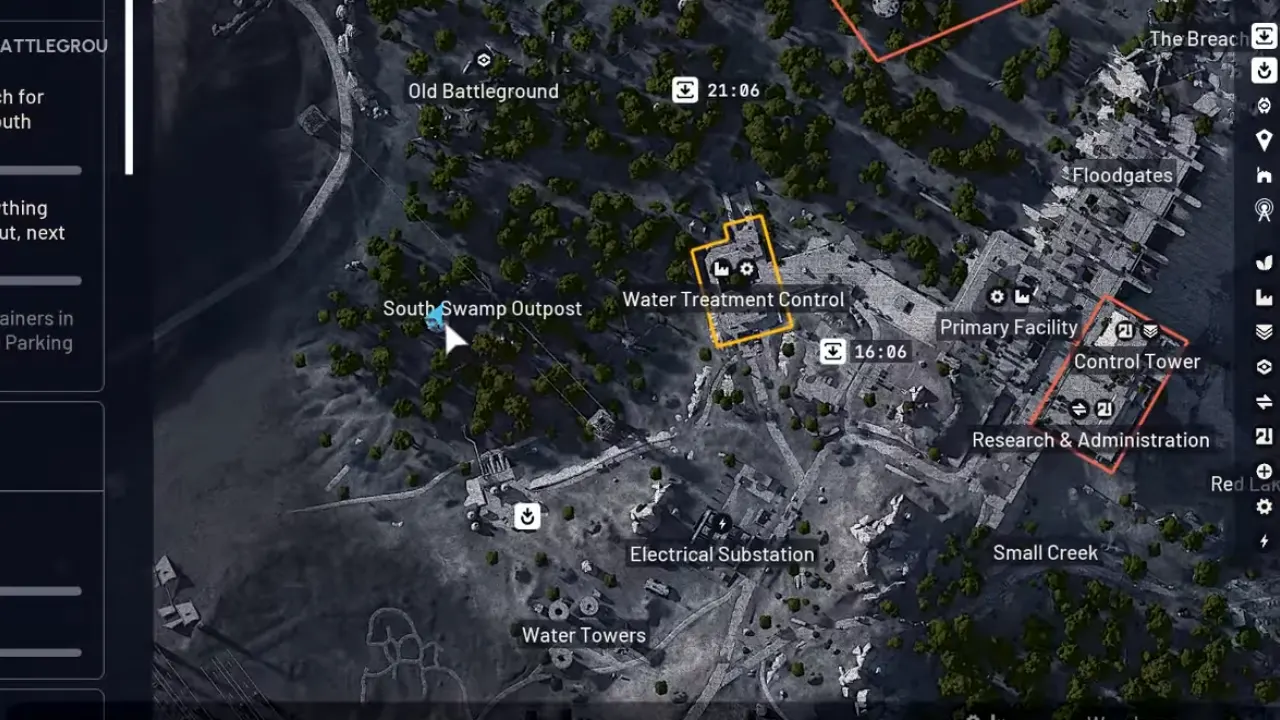Click the bar-chart icon next to Primary Facility

coord(1021,297)
